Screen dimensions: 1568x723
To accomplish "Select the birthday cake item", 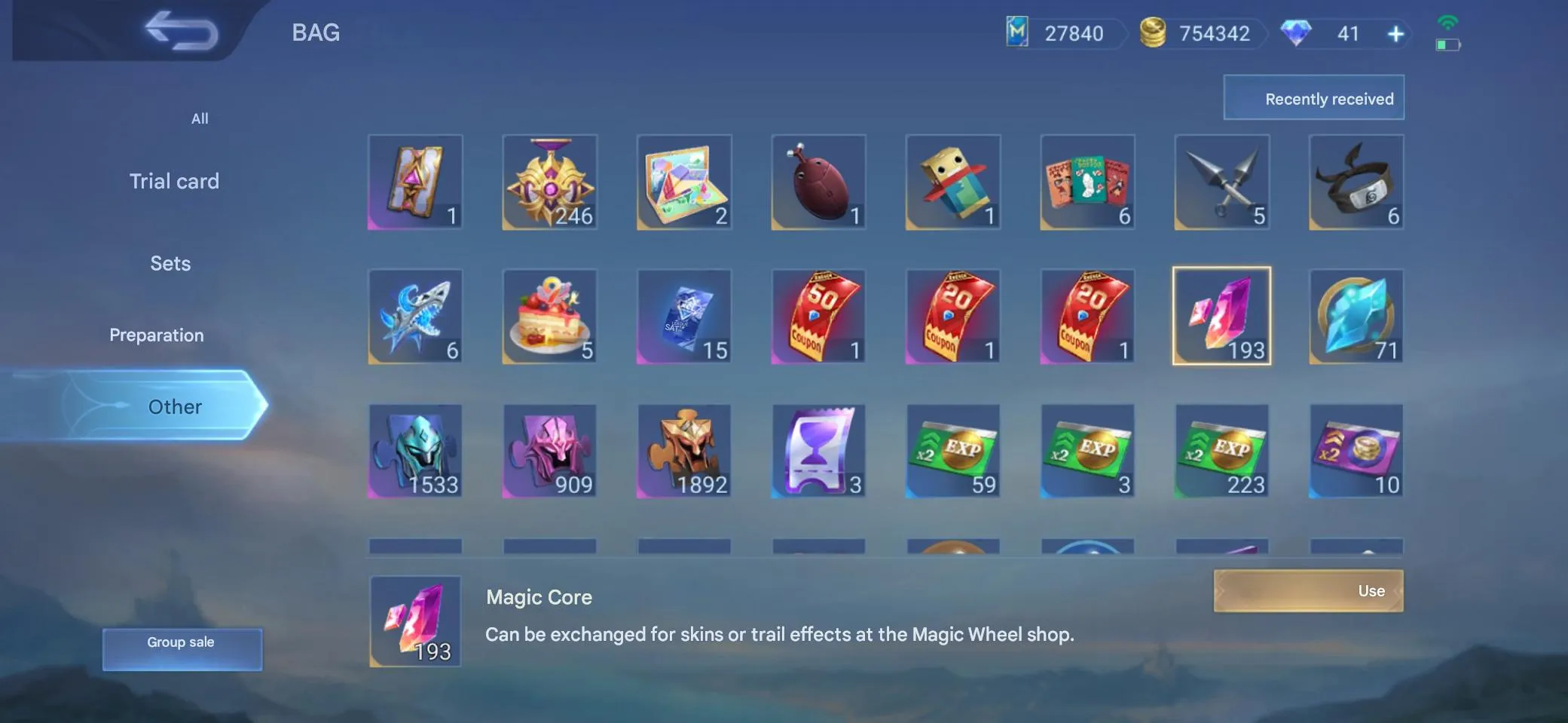I will point(549,317).
